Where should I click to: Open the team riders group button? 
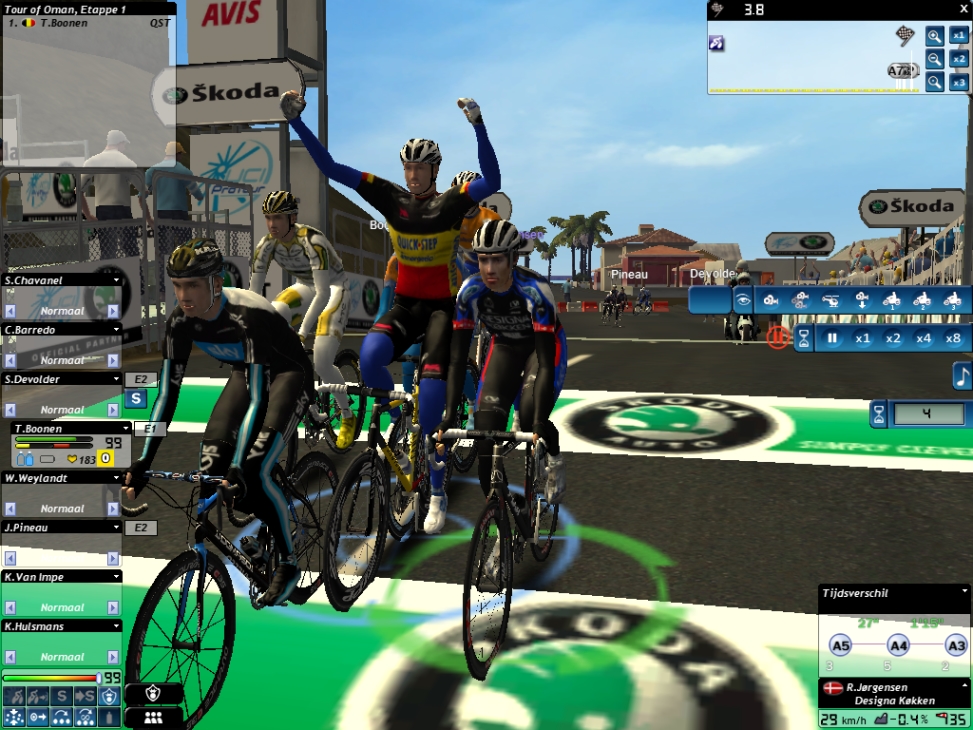coord(153,717)
